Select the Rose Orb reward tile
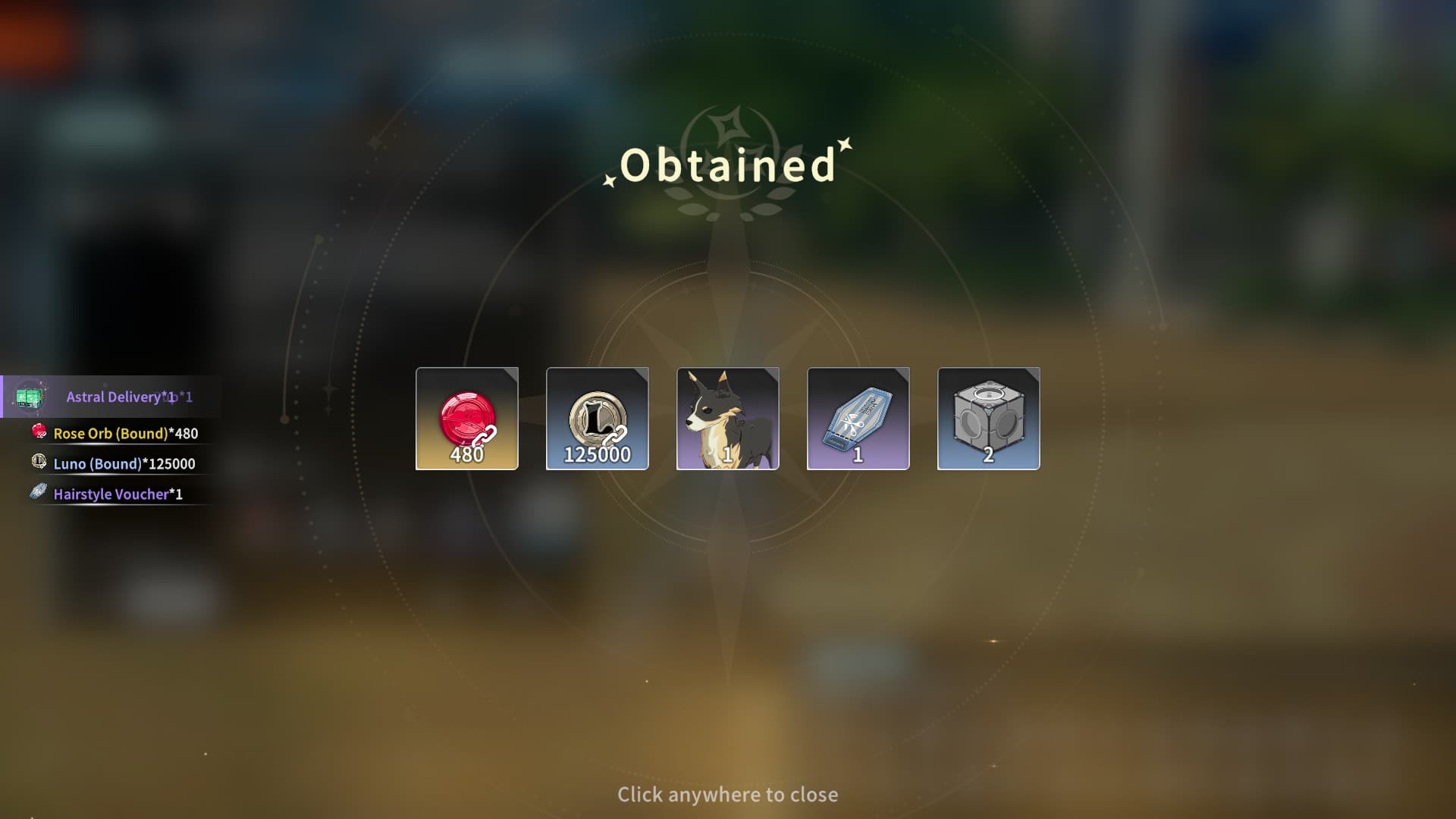Image resolution: width=1456 pixels, height=819 pixels. tap(467, 419)
